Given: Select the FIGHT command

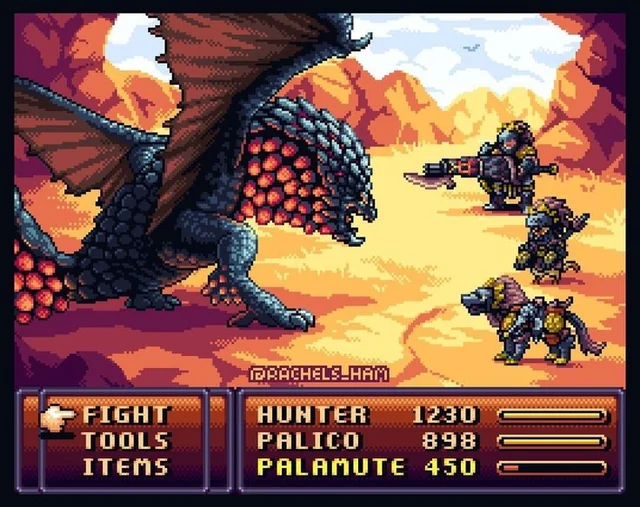Looking at the screenshot, I should tap(126, 414).
